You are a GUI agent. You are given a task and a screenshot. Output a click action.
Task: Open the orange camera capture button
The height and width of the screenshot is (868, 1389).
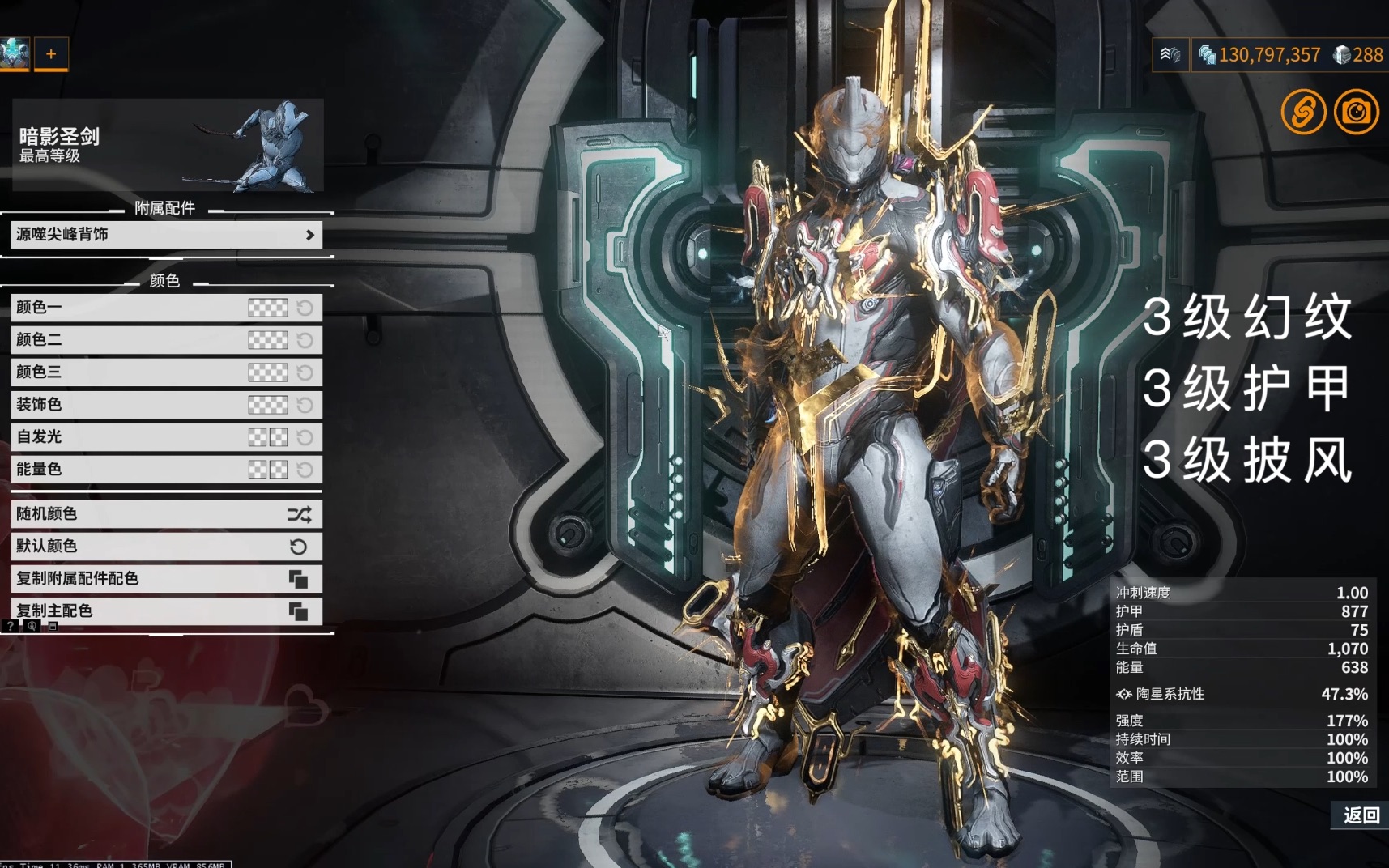1356,112
